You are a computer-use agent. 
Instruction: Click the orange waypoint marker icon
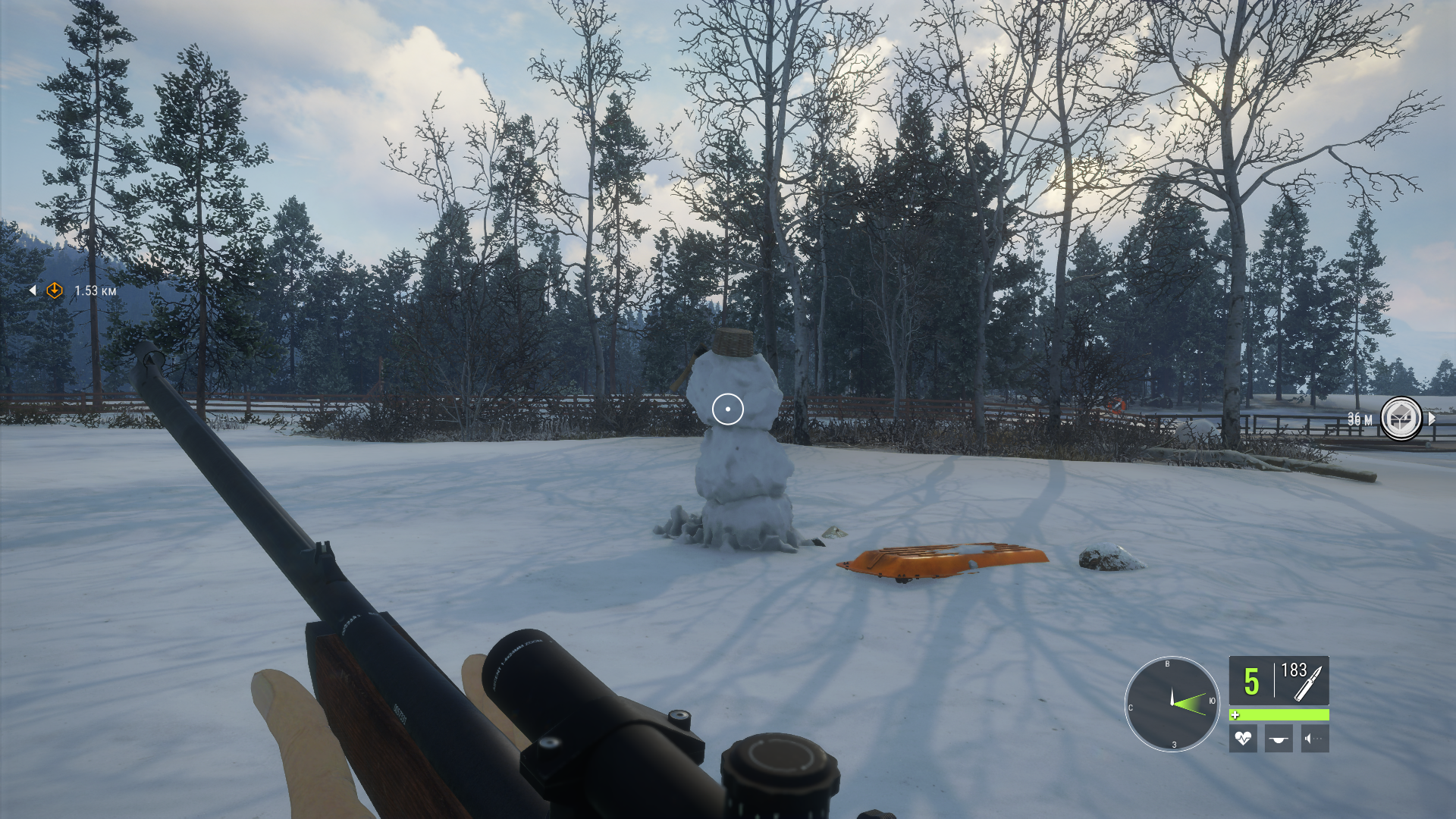pyautogui.click(x=55, y=290)
